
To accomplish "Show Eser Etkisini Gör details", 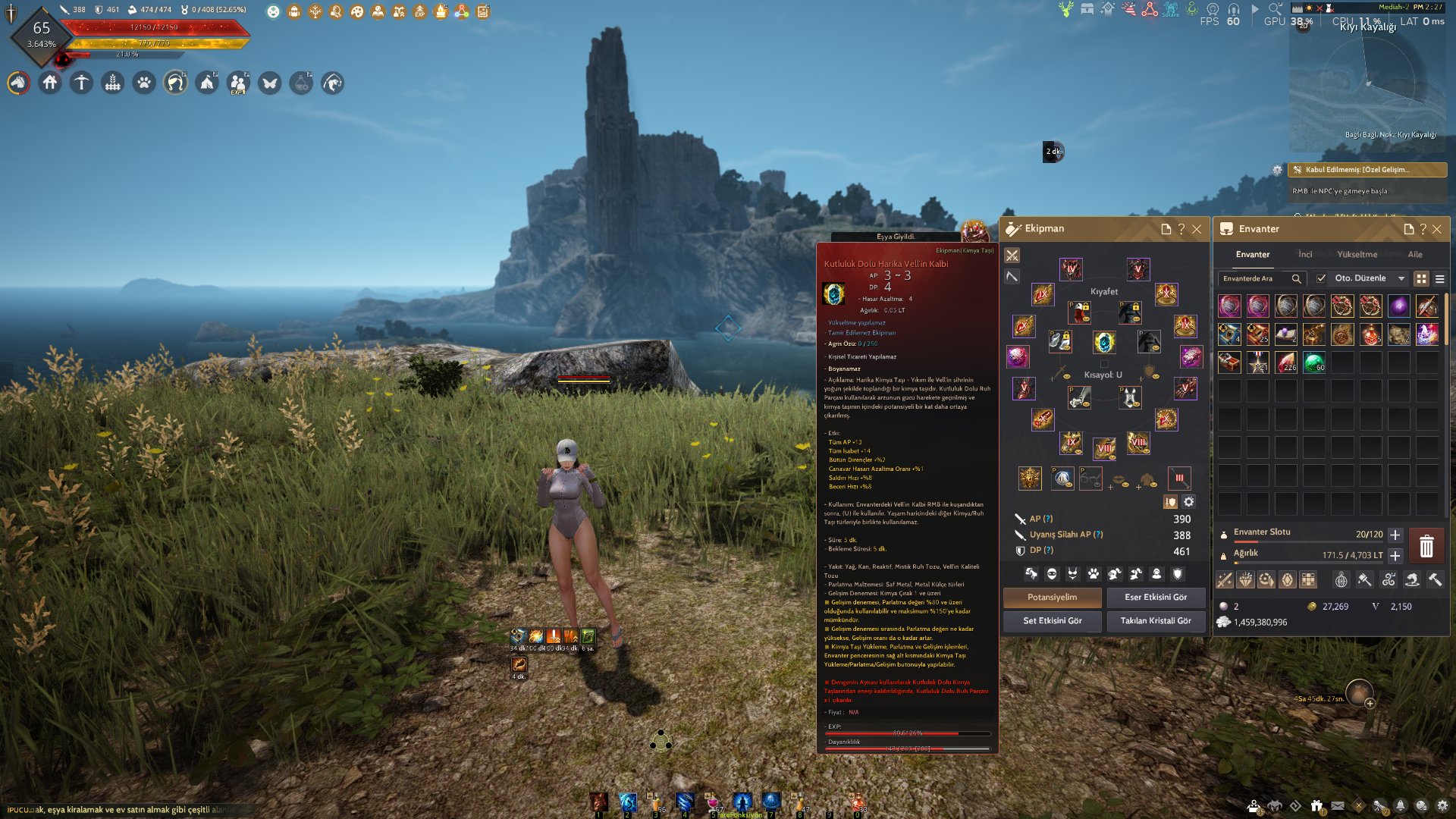I will click(1156, 598).
